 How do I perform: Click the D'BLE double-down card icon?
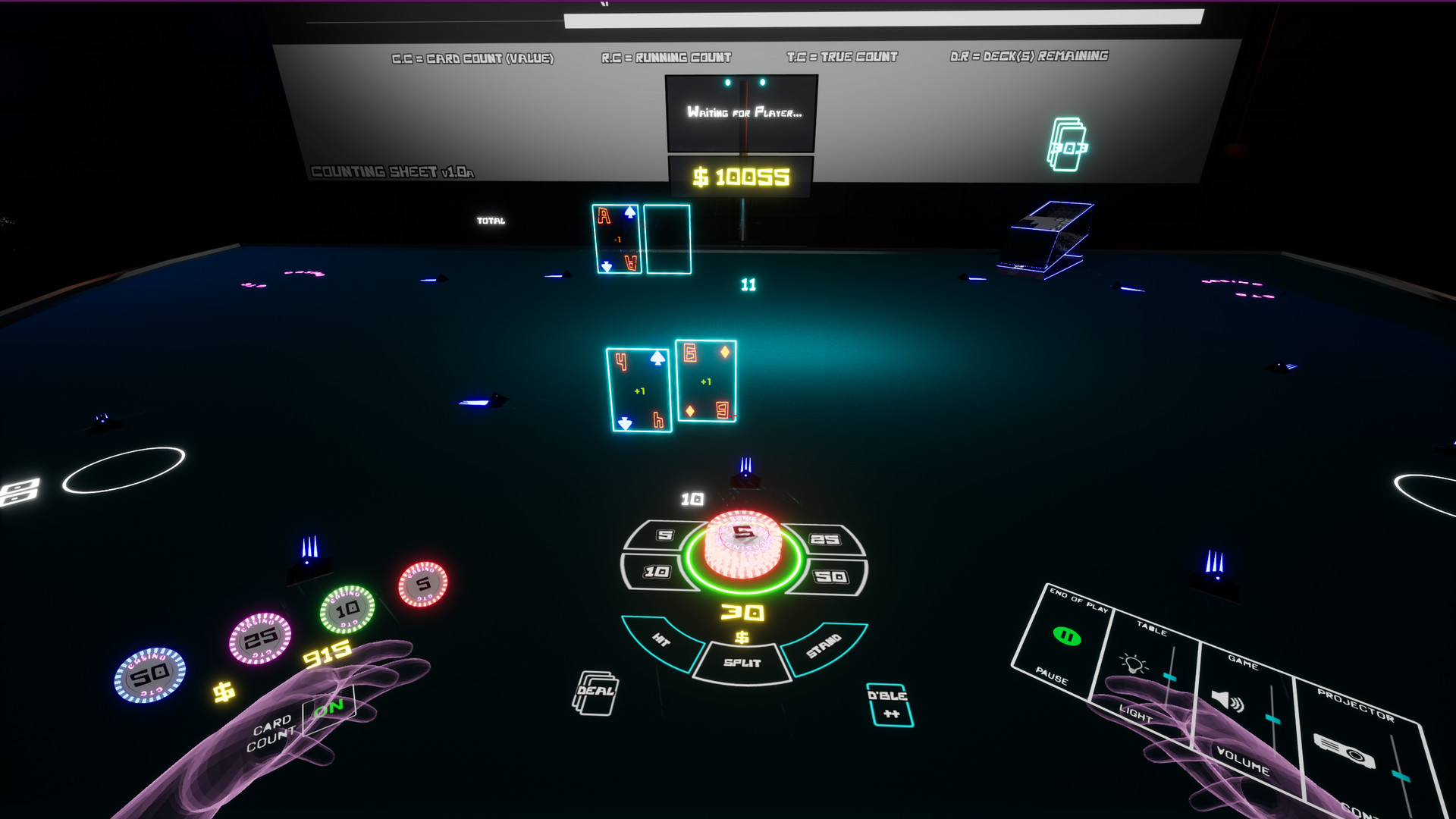pos(890,704)
